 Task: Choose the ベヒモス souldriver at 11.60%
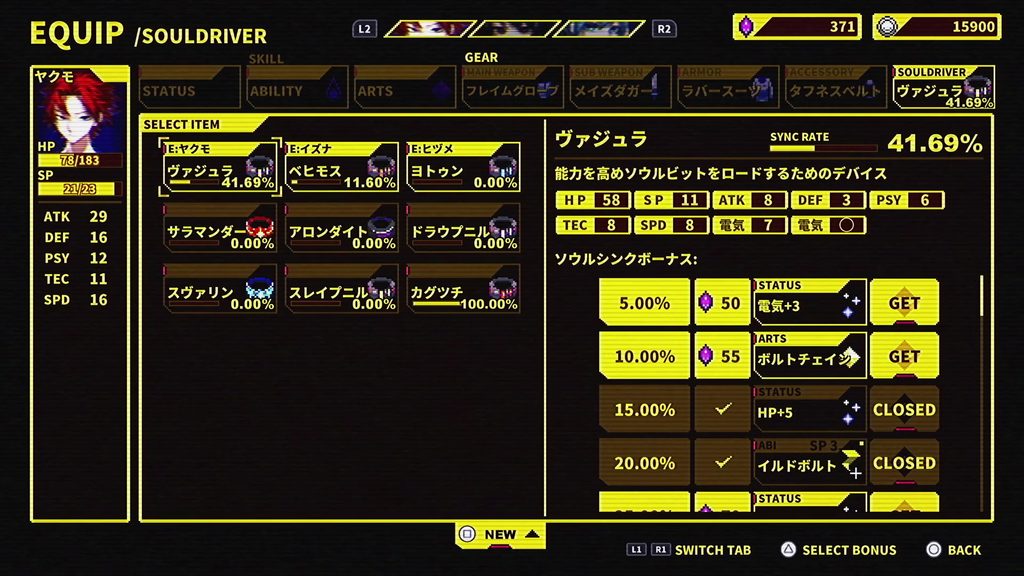[x=341, y=167]
